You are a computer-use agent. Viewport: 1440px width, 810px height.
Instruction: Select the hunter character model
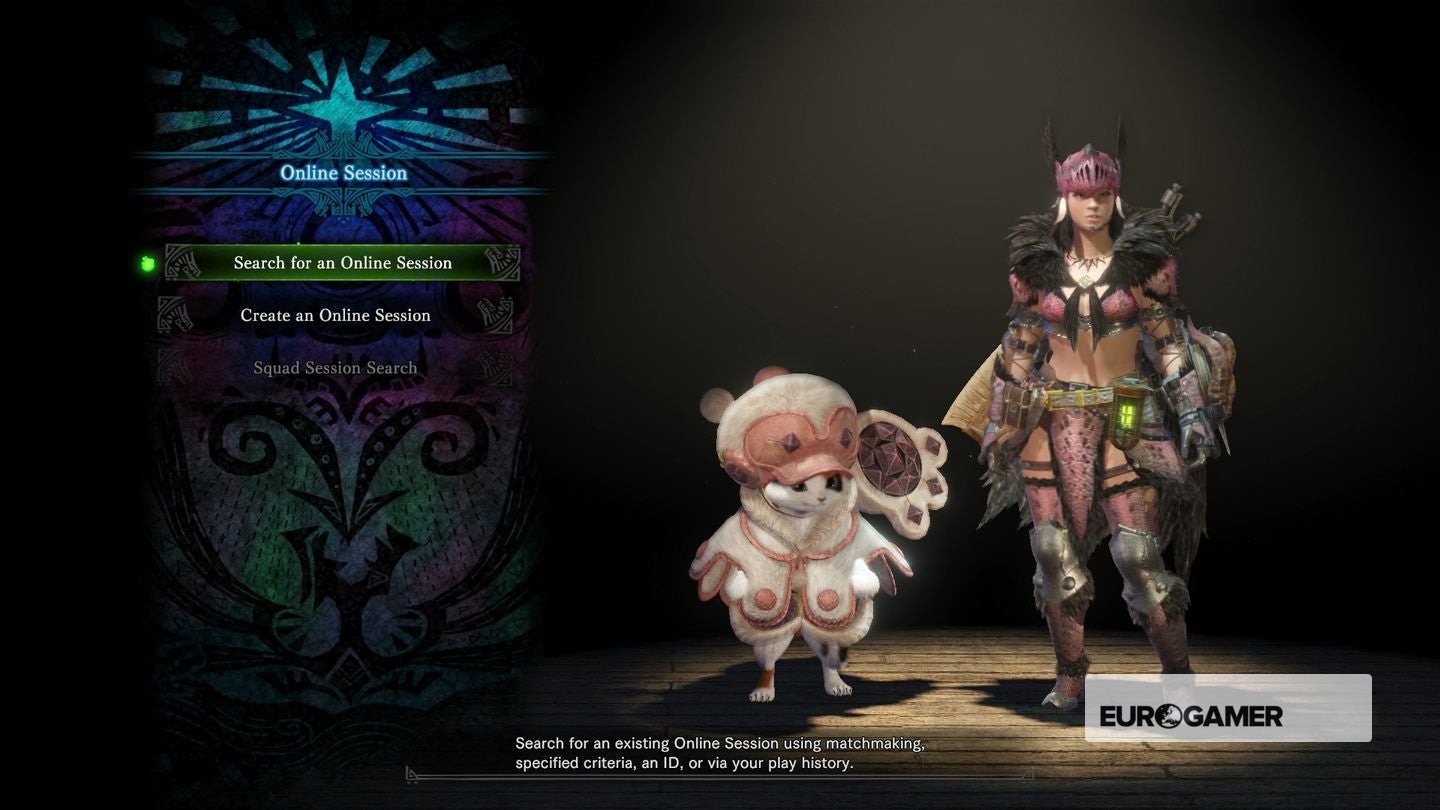pyautogui.click(x=1100, y=400)
